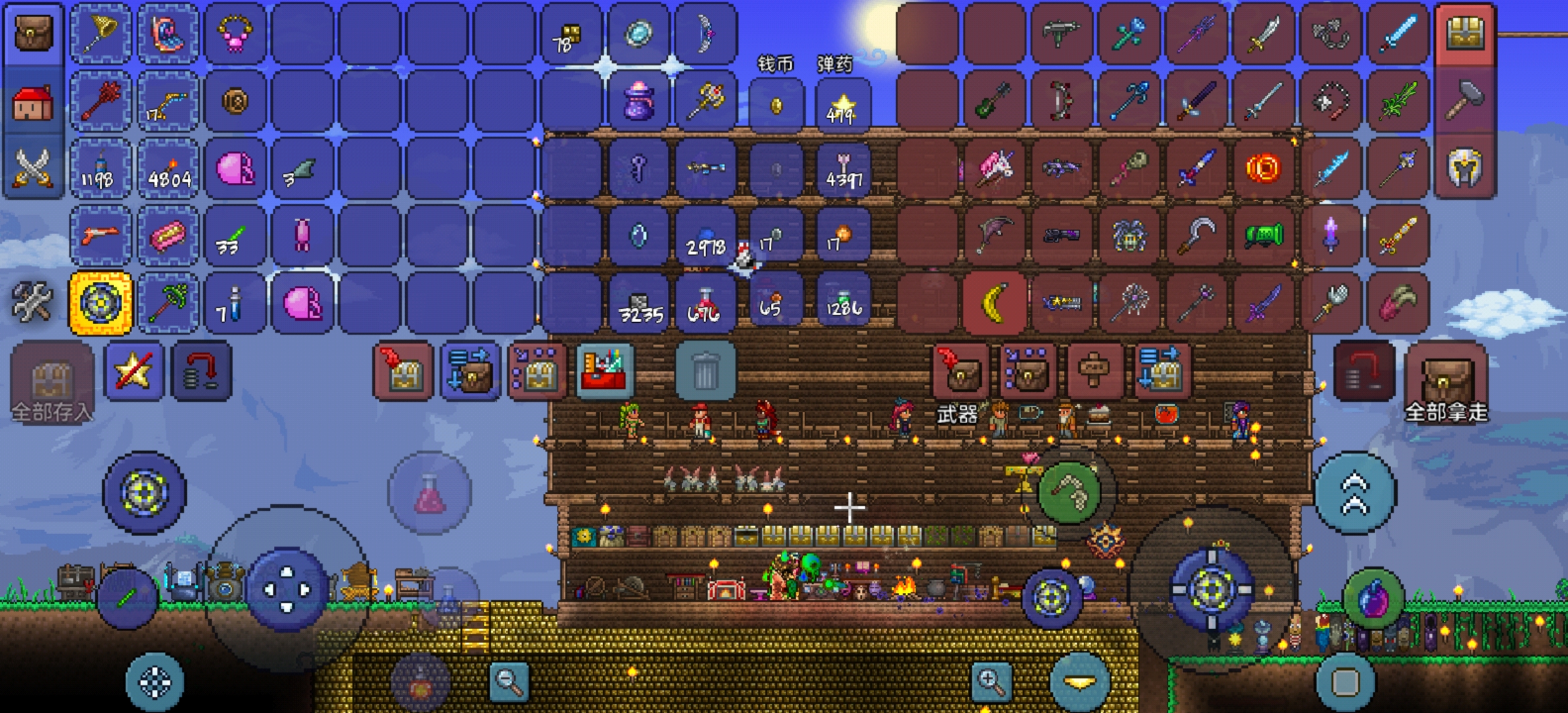Image resolution: width=1568 pixels, height=713 pixels.
Task: Choose the gold chest tab
Action: point(1464,33)
